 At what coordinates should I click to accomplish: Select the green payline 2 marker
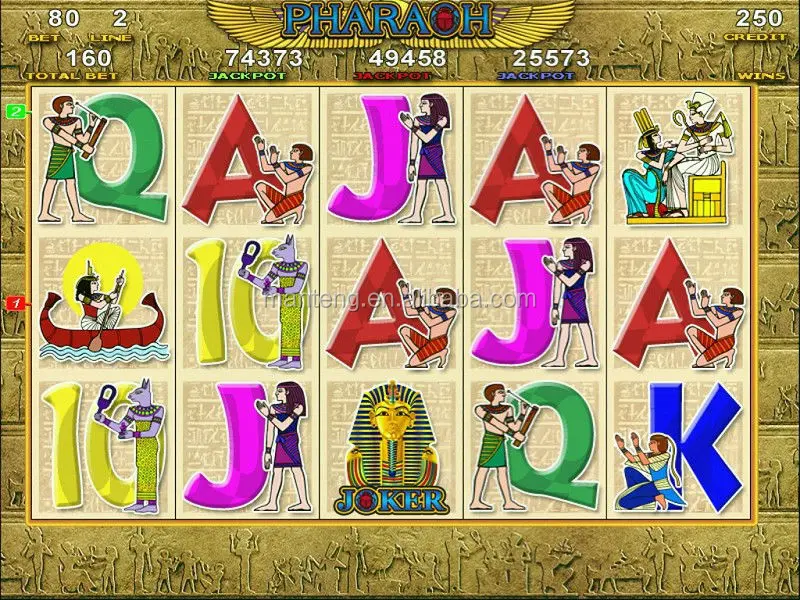[x=15, y=111]
